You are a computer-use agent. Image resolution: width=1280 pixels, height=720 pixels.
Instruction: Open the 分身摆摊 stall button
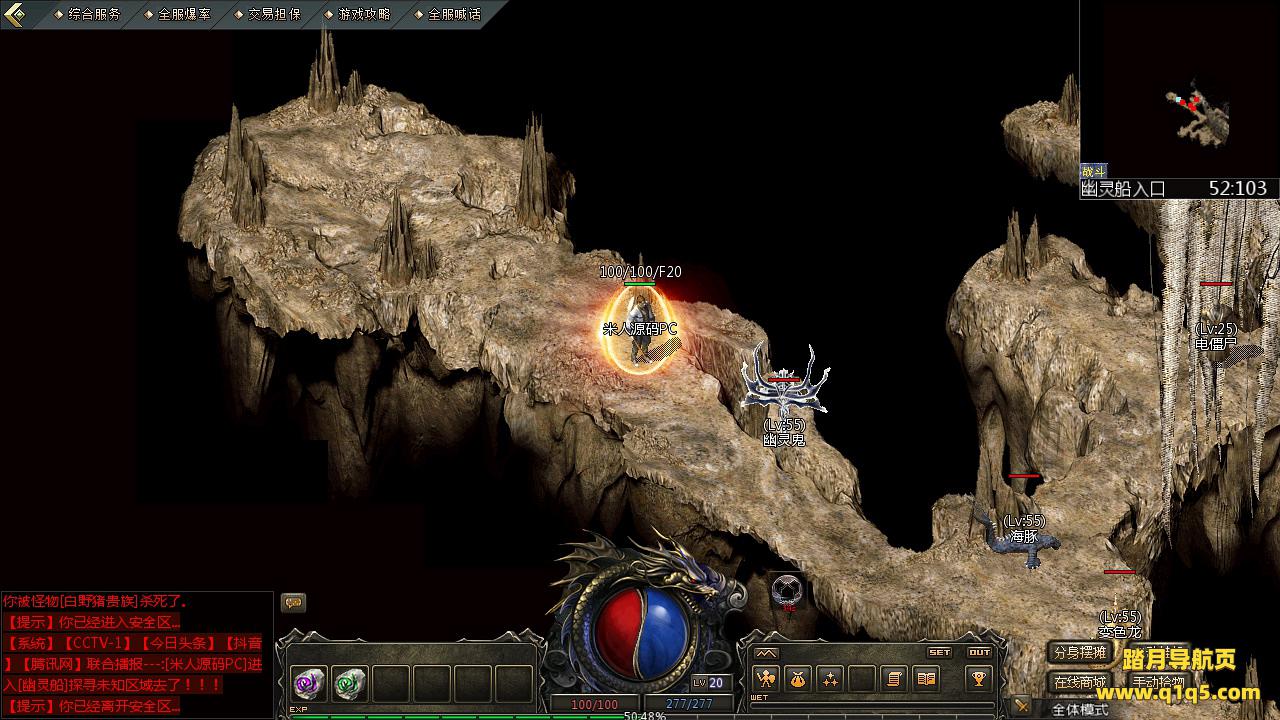click(1079, 653)
